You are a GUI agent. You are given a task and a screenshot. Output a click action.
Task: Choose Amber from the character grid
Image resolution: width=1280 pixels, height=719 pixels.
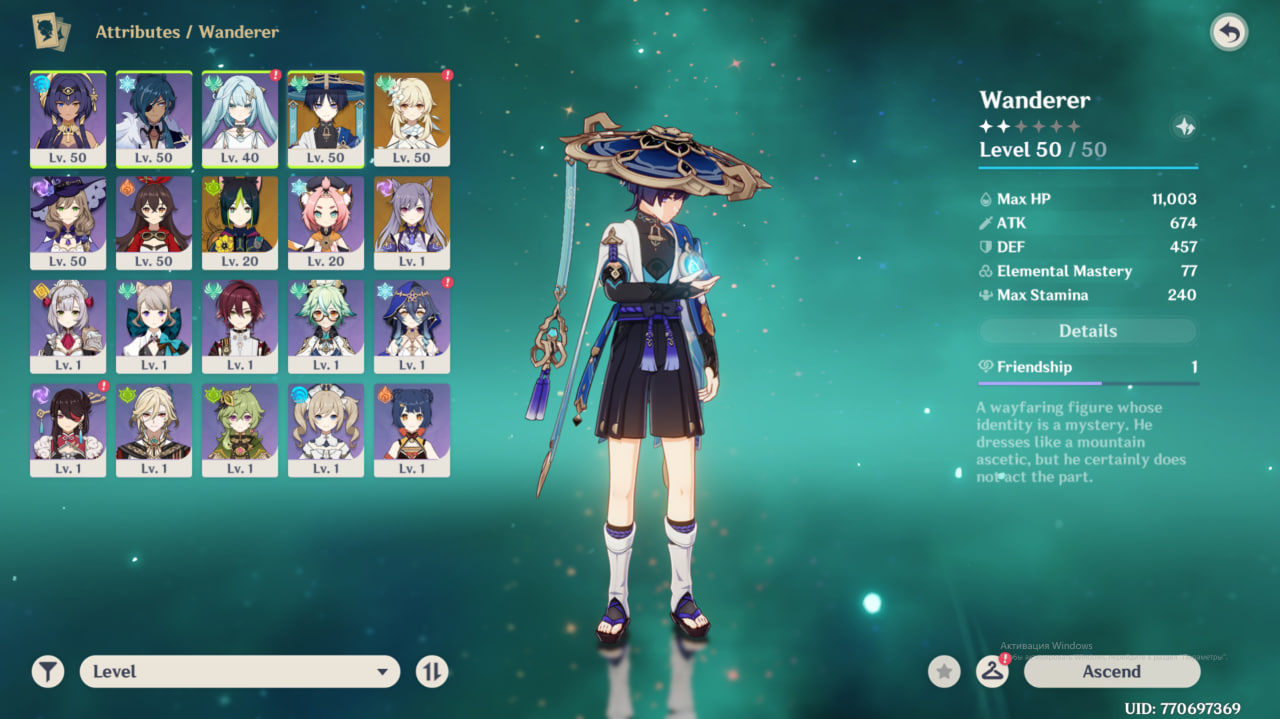[154, 222]
